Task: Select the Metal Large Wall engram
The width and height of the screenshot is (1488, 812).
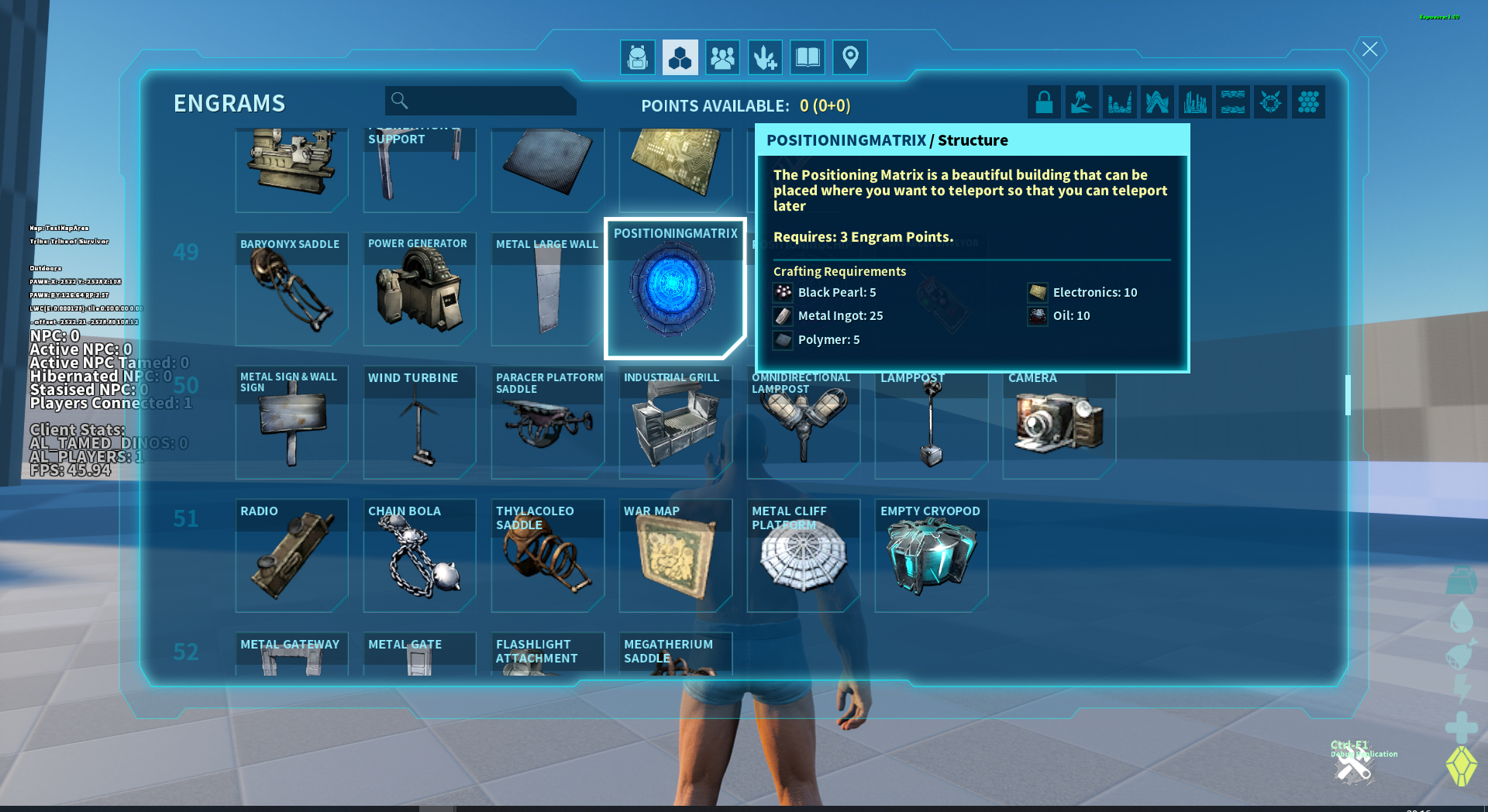Action: pyautogui.click(x=547, y=289)
